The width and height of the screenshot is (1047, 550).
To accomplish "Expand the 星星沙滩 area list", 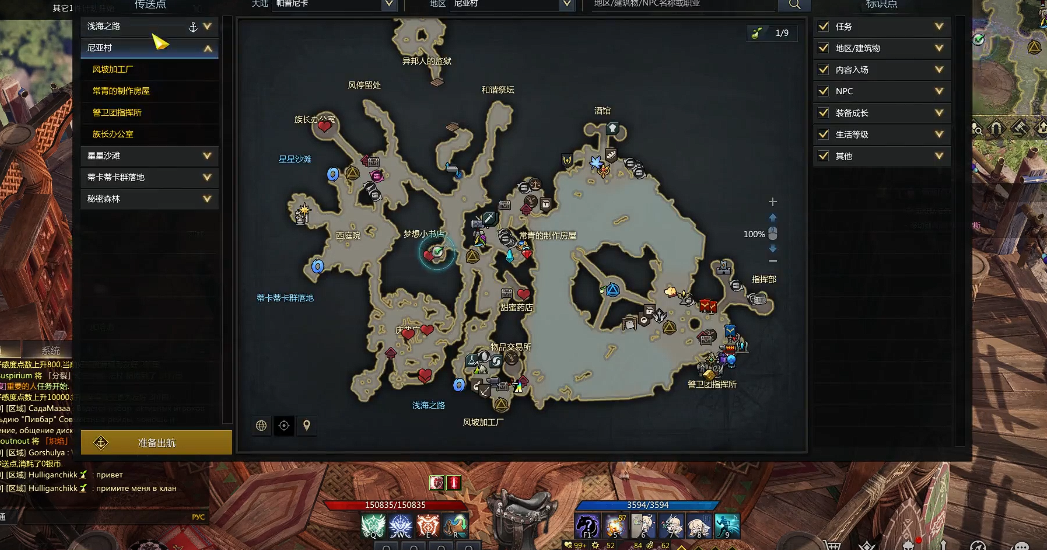I will coord(208,156).
